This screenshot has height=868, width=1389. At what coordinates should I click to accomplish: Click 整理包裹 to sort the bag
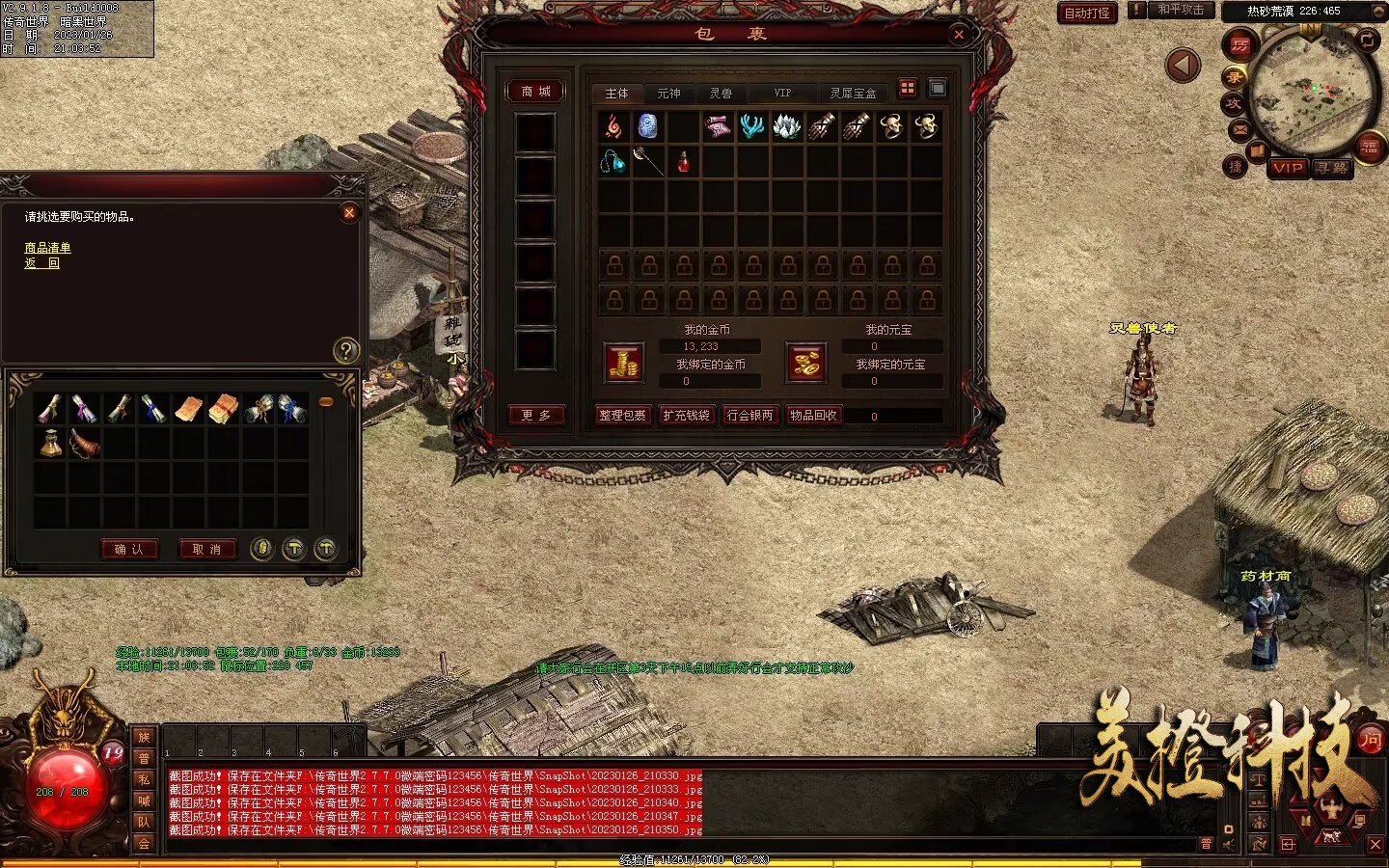pos(622,416)
